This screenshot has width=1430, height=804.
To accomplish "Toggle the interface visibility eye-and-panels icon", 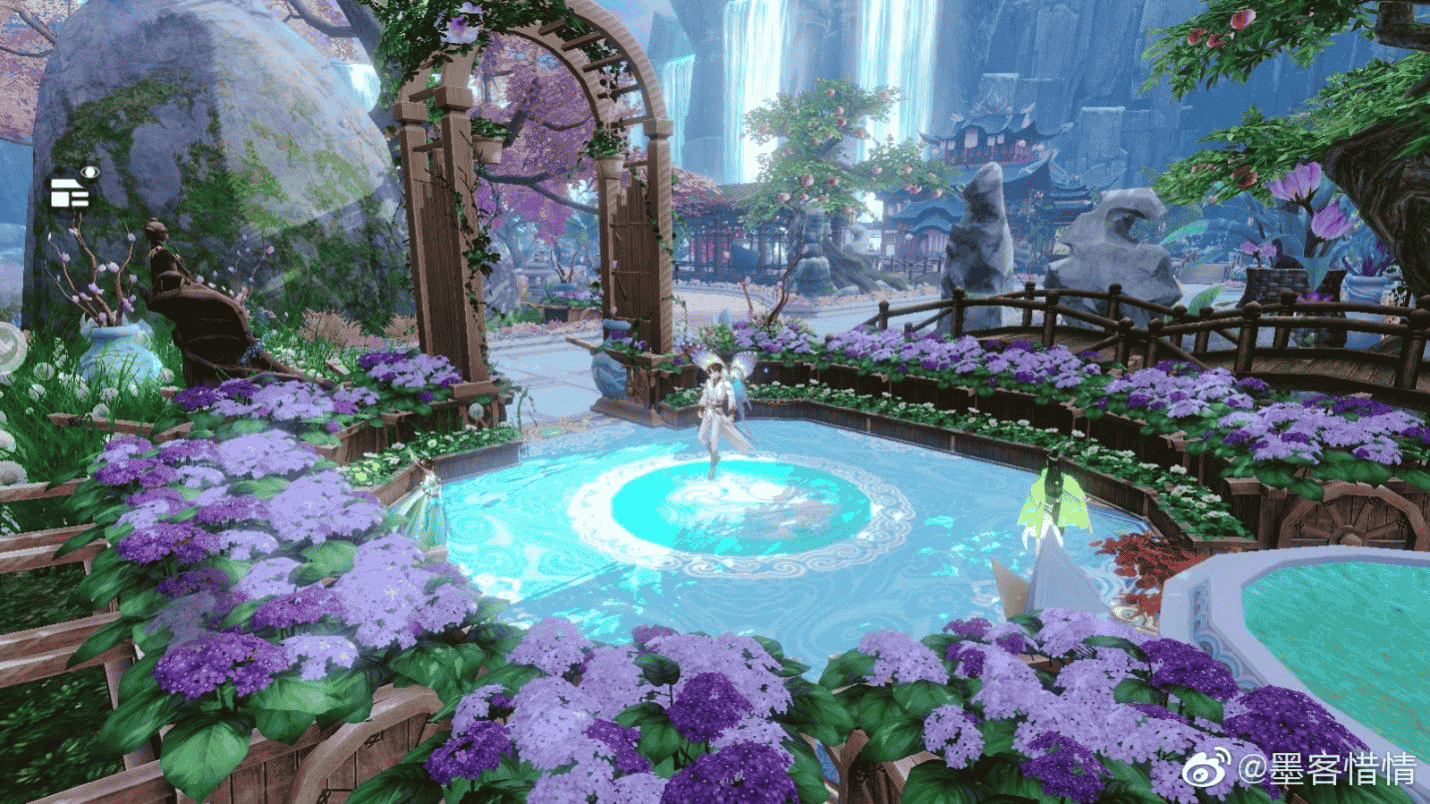I will pos(75,188).
